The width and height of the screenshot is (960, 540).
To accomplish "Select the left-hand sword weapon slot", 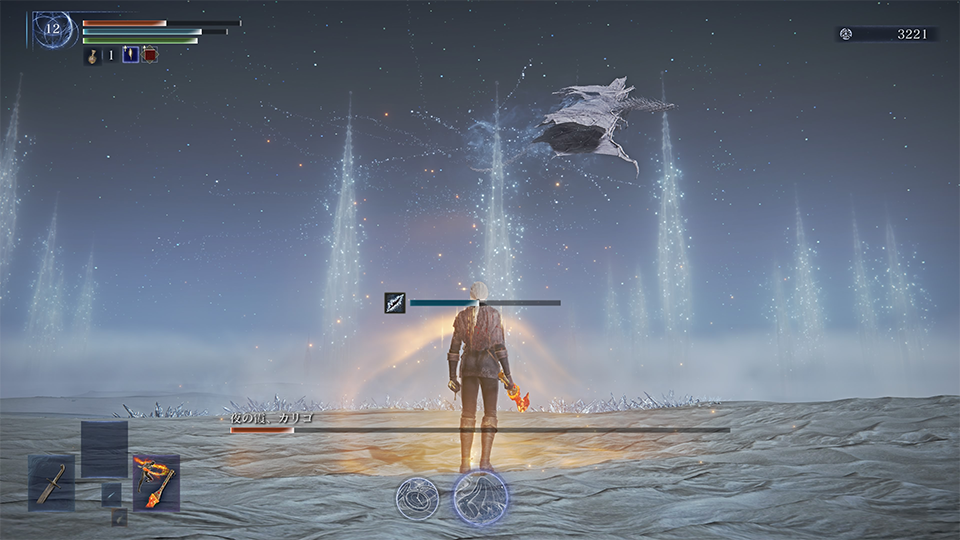I will [x=51, y=482].
